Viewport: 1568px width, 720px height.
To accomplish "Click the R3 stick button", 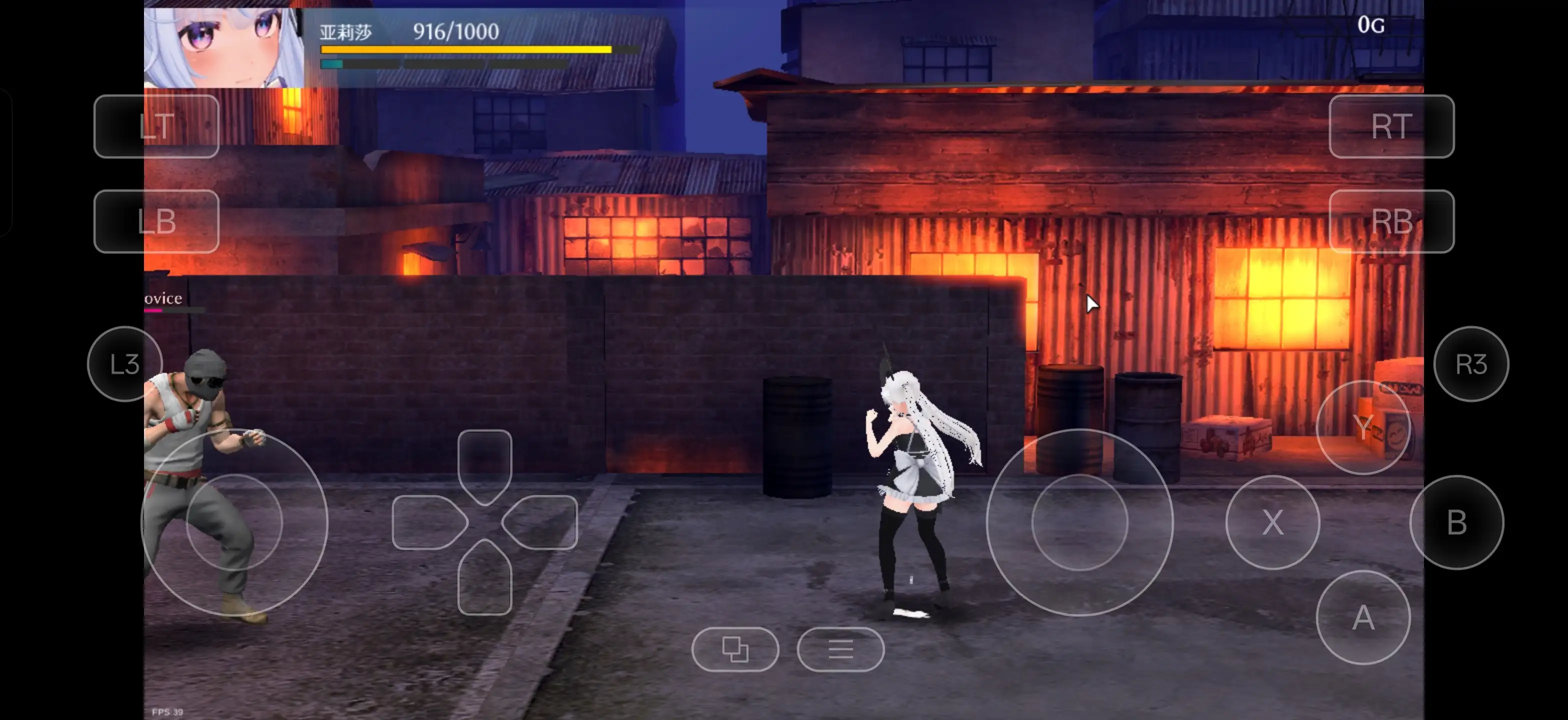I will tap(1470, 364).
